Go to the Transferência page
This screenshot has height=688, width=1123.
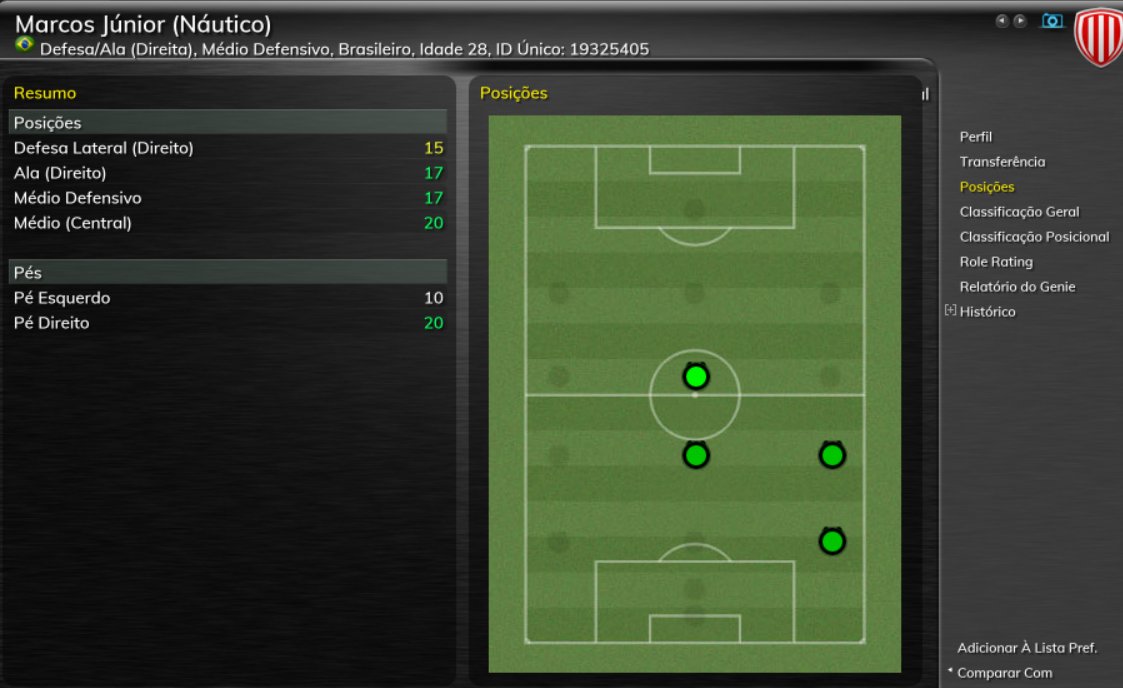point(1002,162)
